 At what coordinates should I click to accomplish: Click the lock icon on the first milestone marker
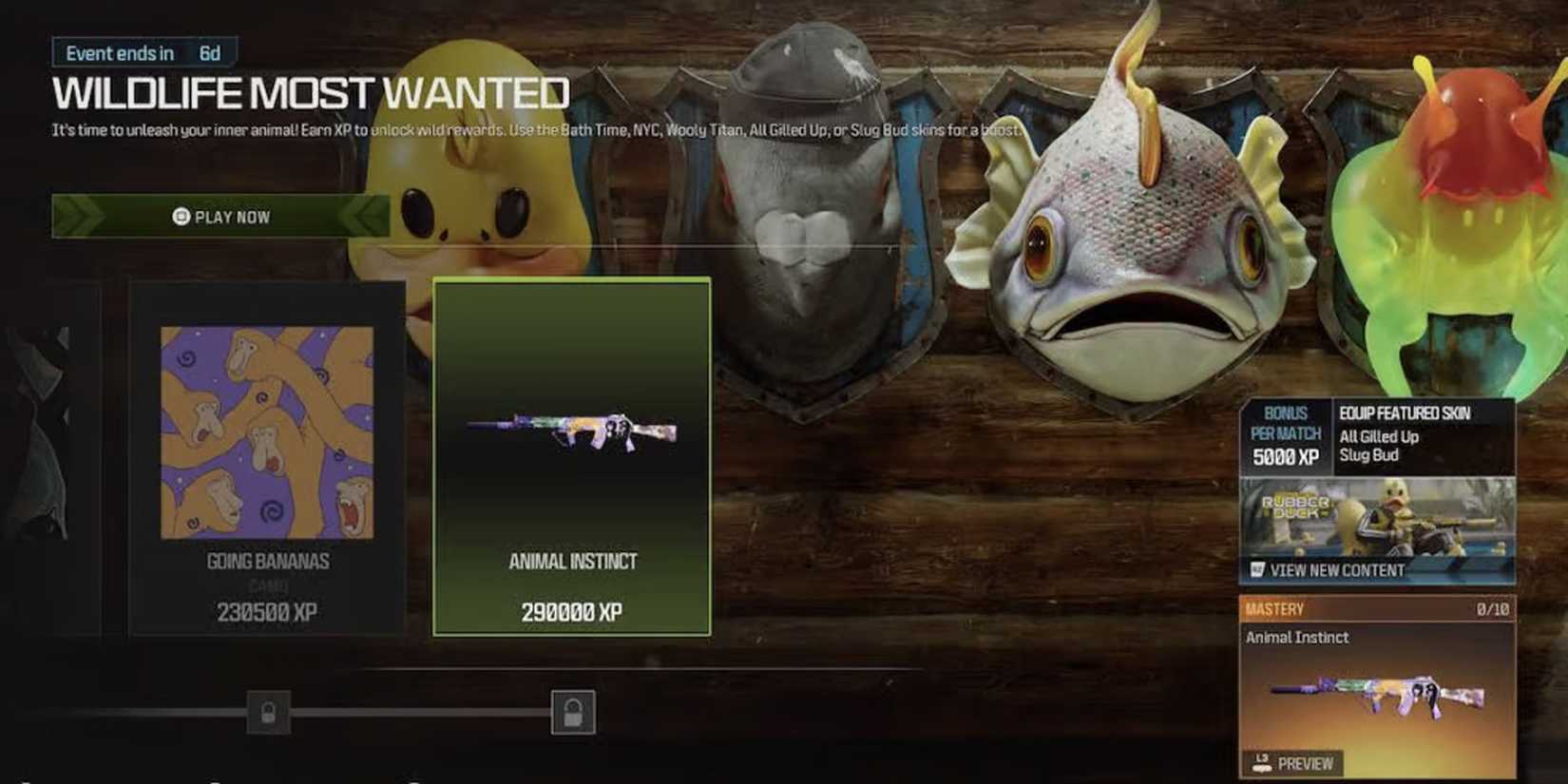coord(267,713)
